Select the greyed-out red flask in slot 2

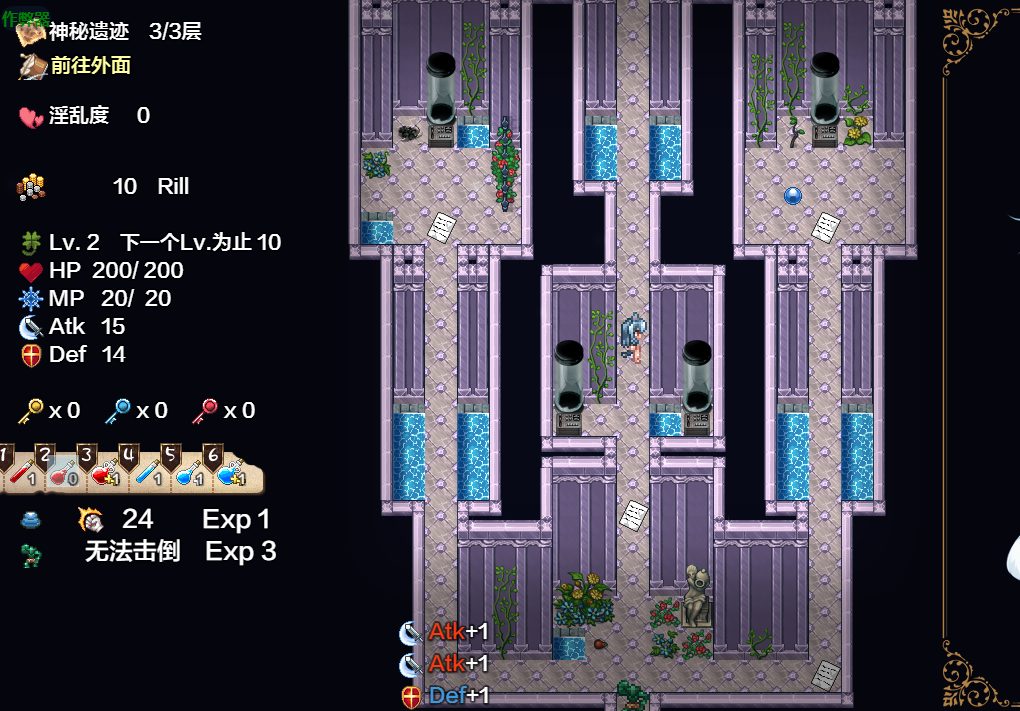(x=61, y=474)
